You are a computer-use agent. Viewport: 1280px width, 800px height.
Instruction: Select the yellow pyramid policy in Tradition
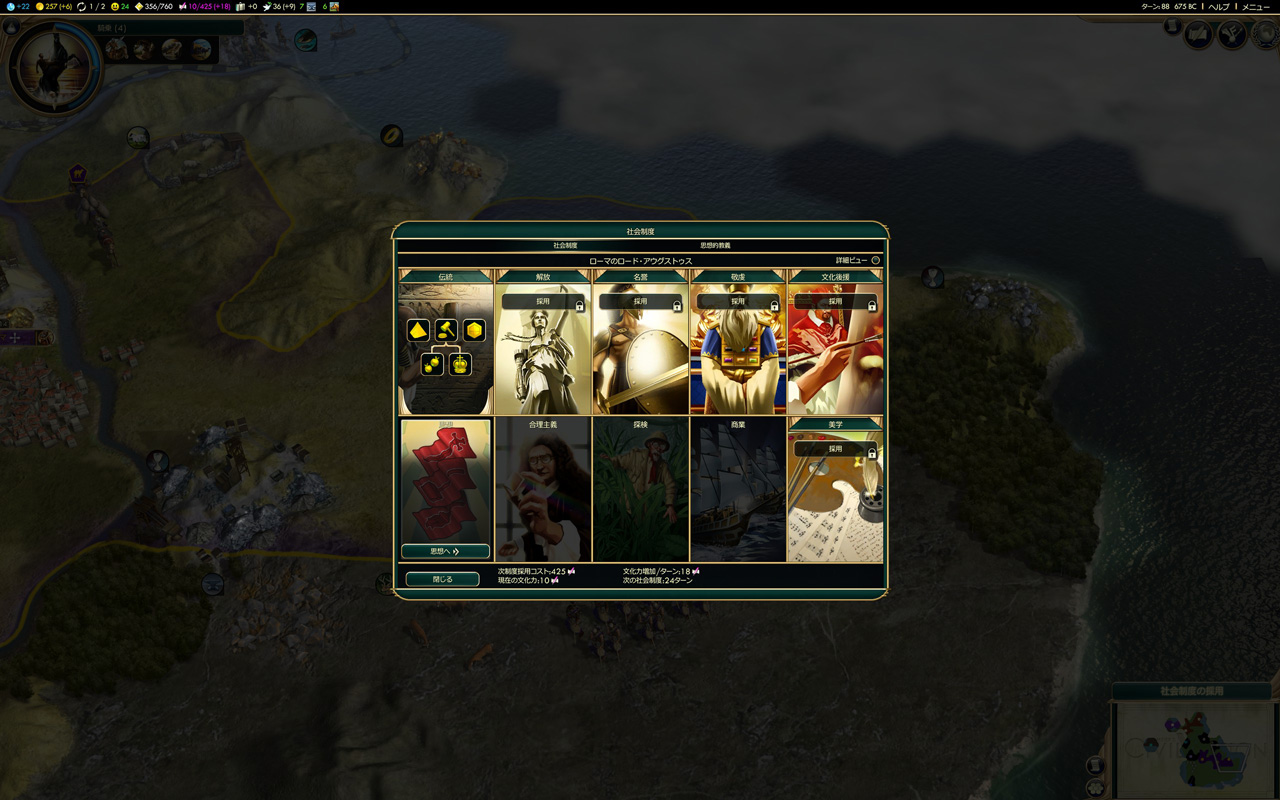[x=418, y=330]
